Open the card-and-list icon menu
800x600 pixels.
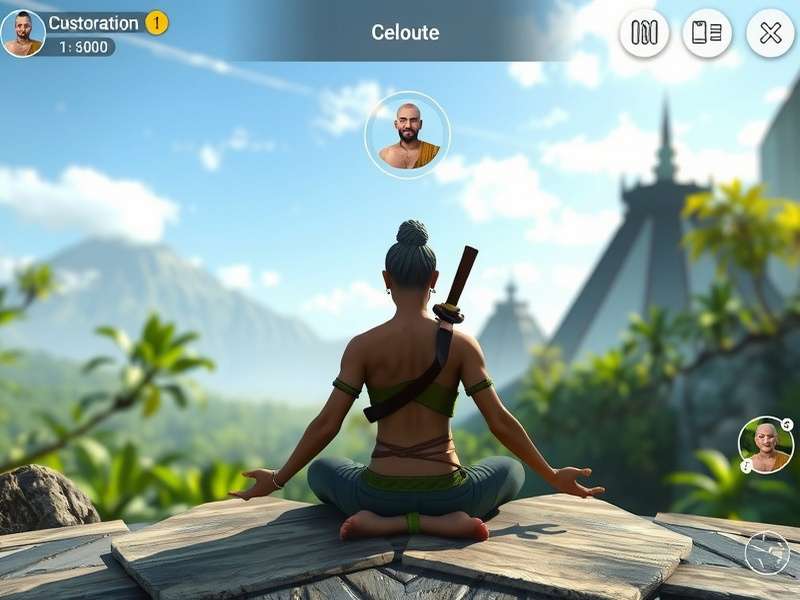click(x=707, y=33)
